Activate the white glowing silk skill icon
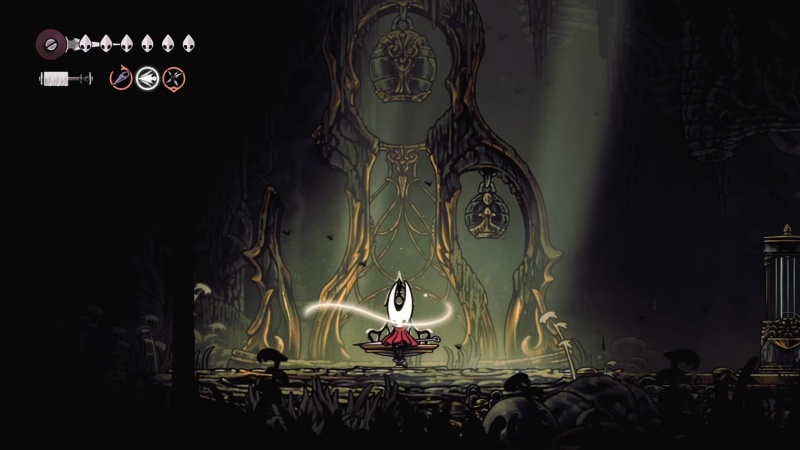Viewport: 800px width, 450px height. click(x=148, y=77)
